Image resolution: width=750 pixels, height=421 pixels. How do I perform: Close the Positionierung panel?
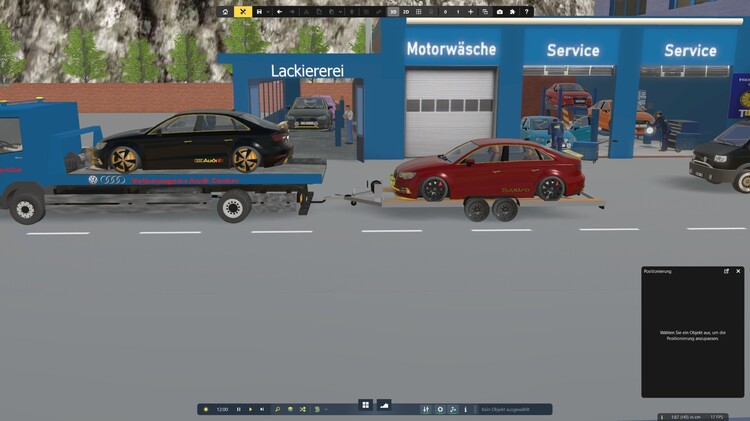(738, 271)
